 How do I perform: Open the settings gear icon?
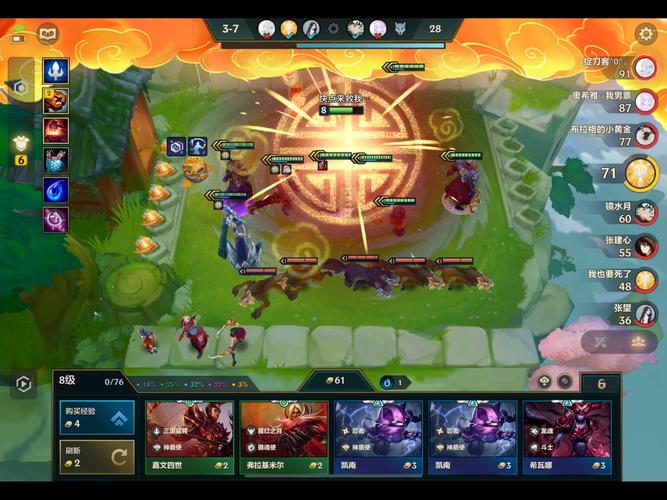pos(647,33)
